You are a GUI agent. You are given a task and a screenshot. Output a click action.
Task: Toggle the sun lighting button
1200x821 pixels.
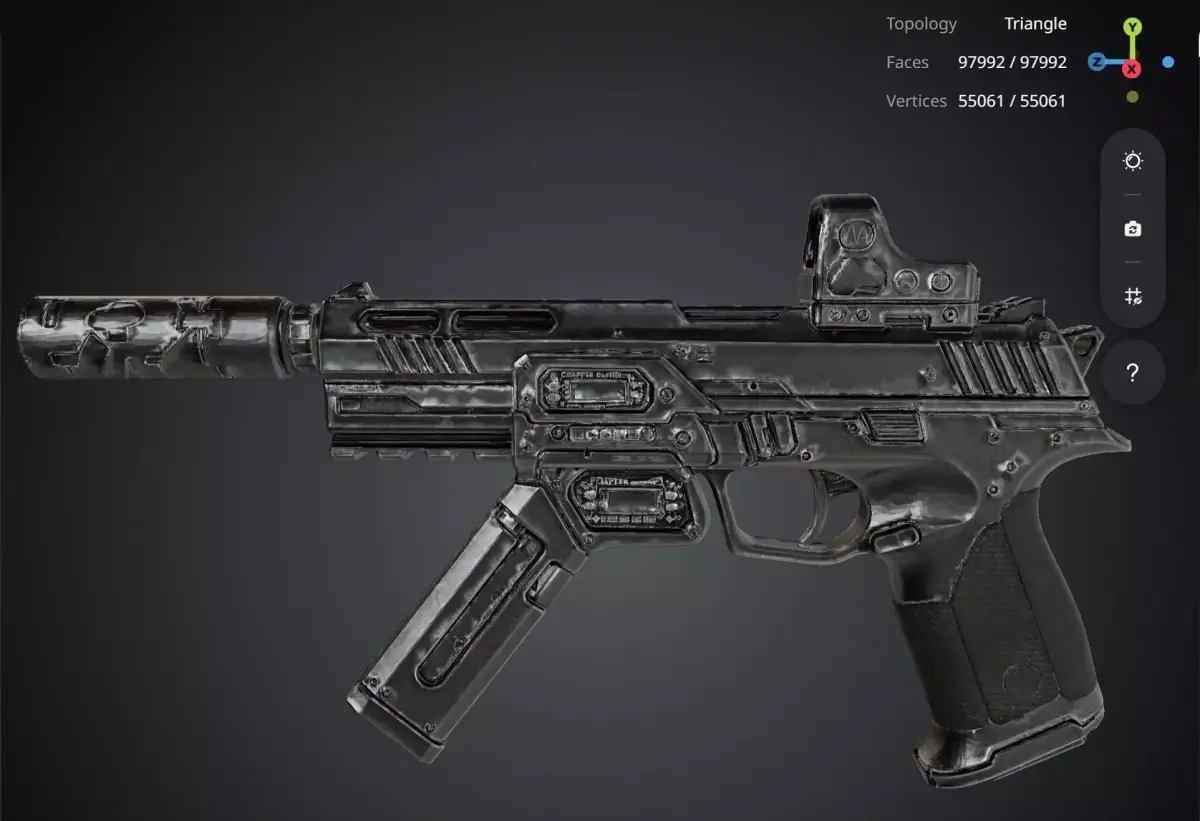coord(1132,161)
